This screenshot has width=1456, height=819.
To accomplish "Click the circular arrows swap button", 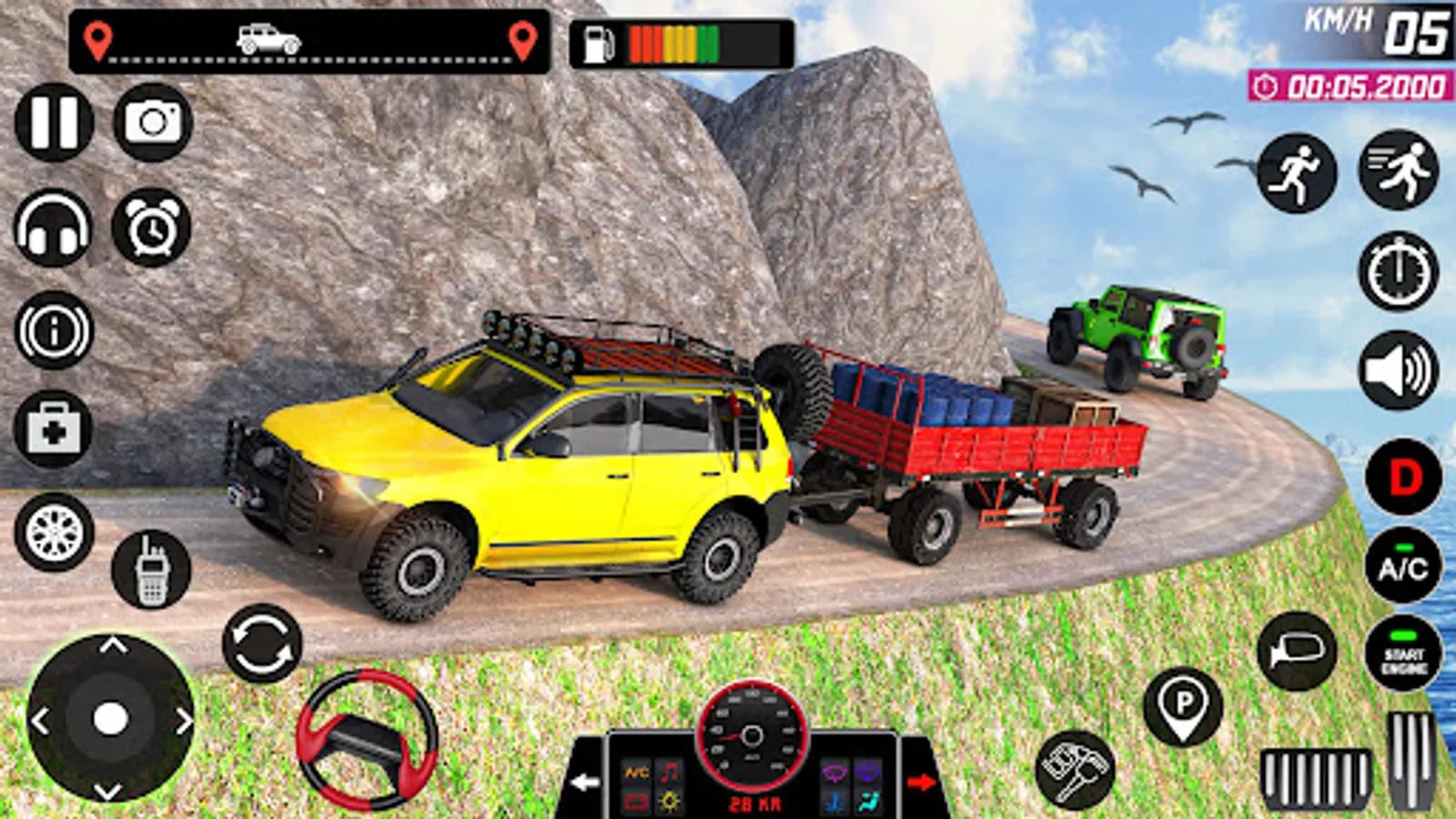I will (262, 643).
